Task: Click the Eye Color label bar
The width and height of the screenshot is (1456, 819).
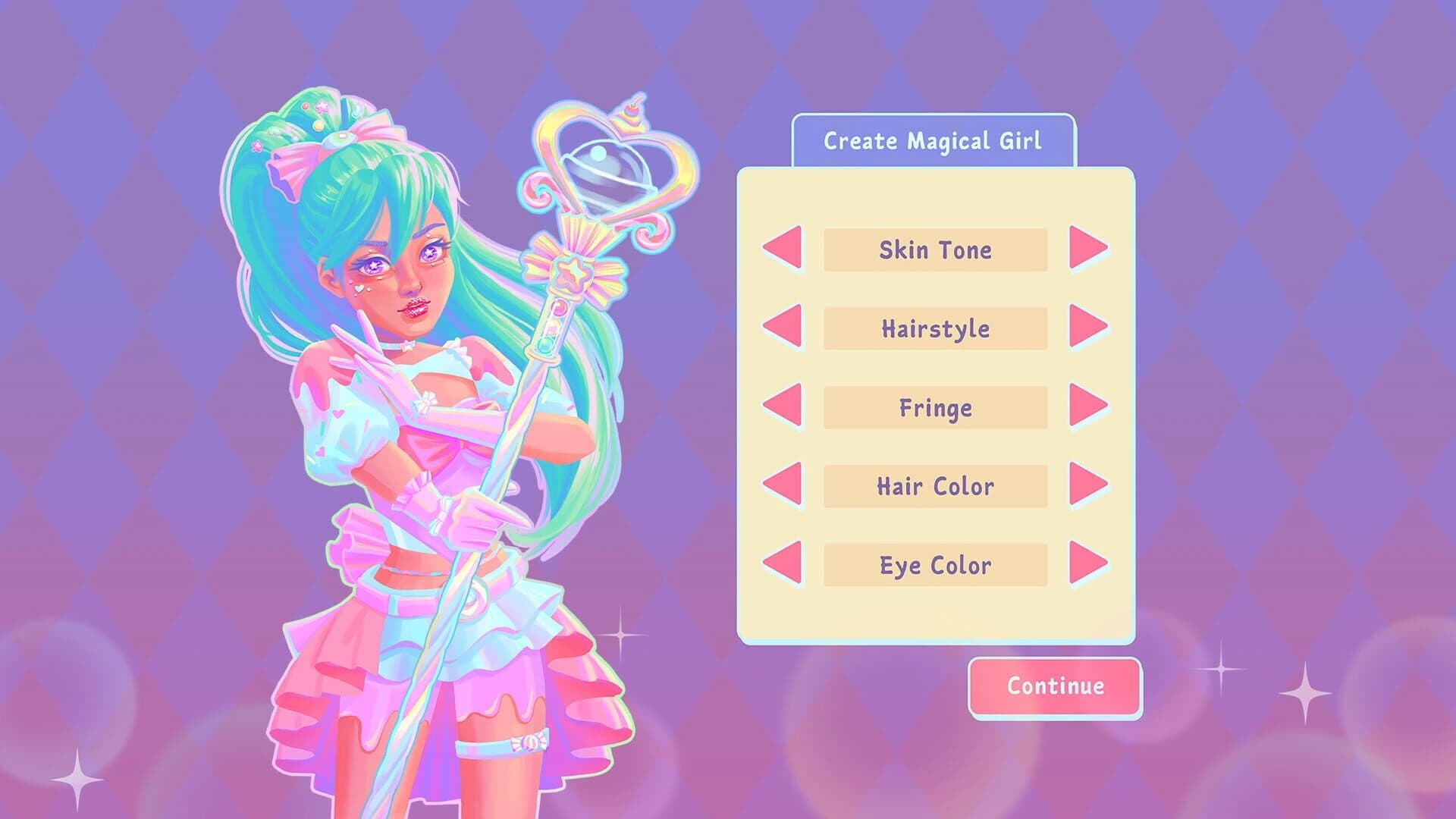Action: tap(934, 564)
